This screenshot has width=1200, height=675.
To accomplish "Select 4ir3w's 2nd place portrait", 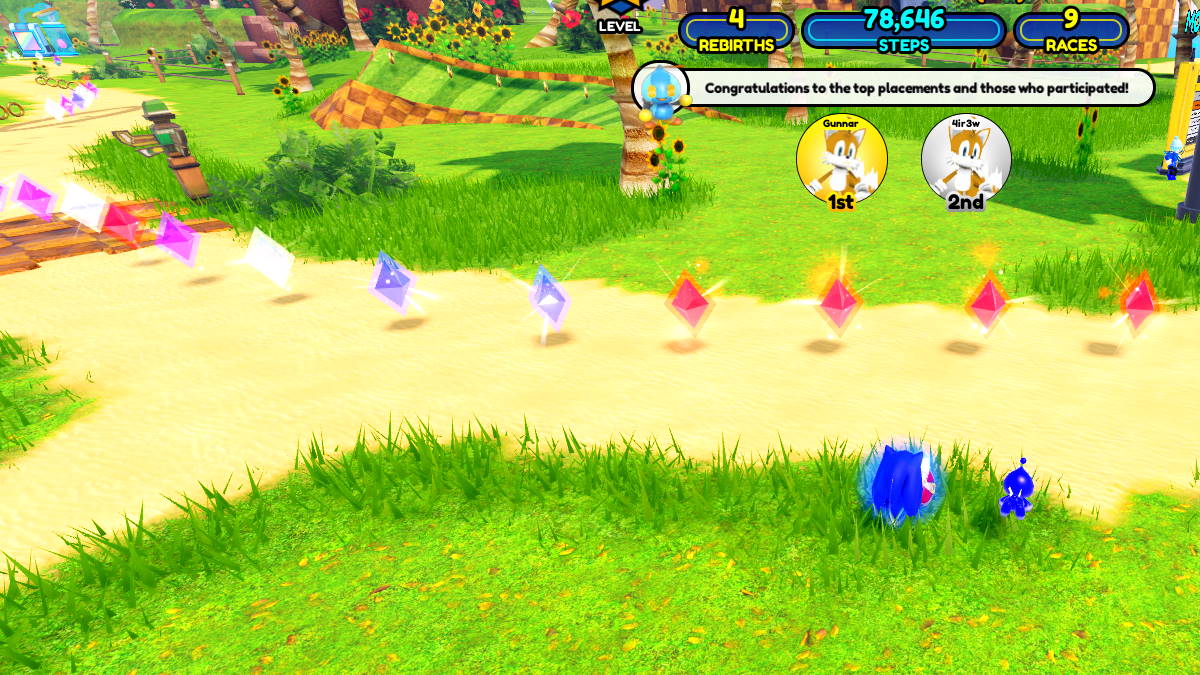I will pos(965,159).
